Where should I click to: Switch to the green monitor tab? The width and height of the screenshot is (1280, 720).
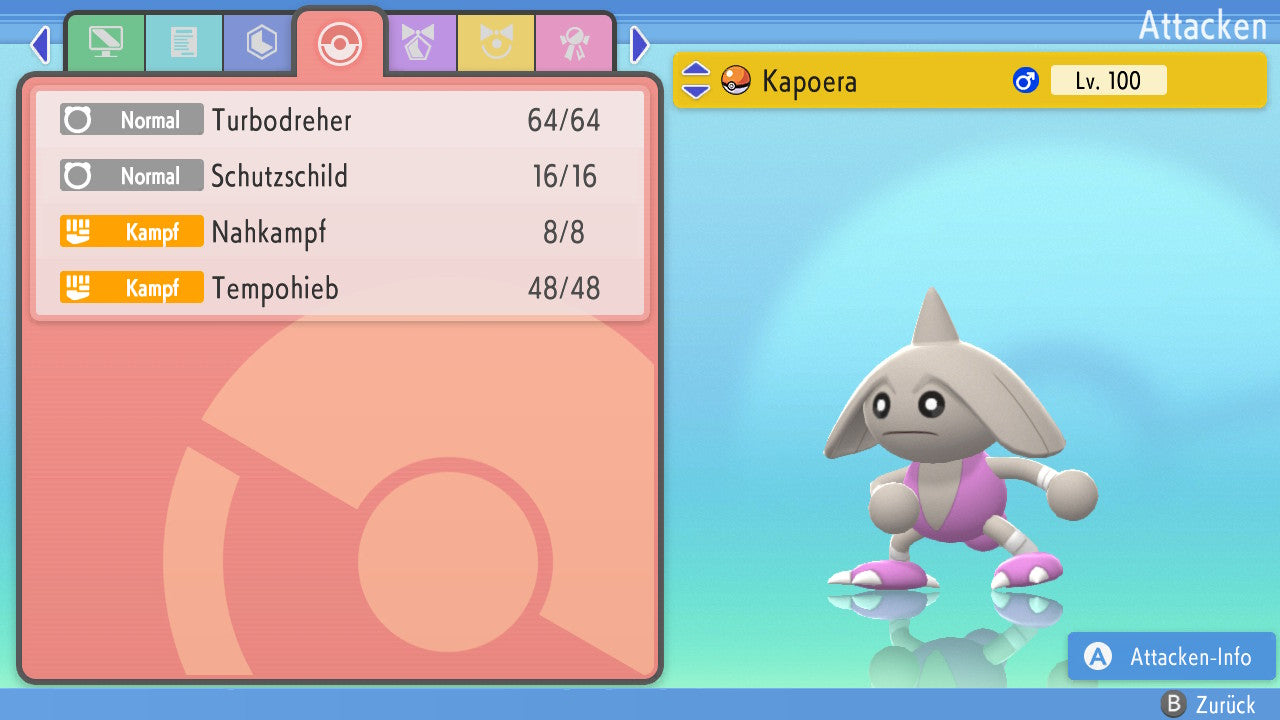105,43
